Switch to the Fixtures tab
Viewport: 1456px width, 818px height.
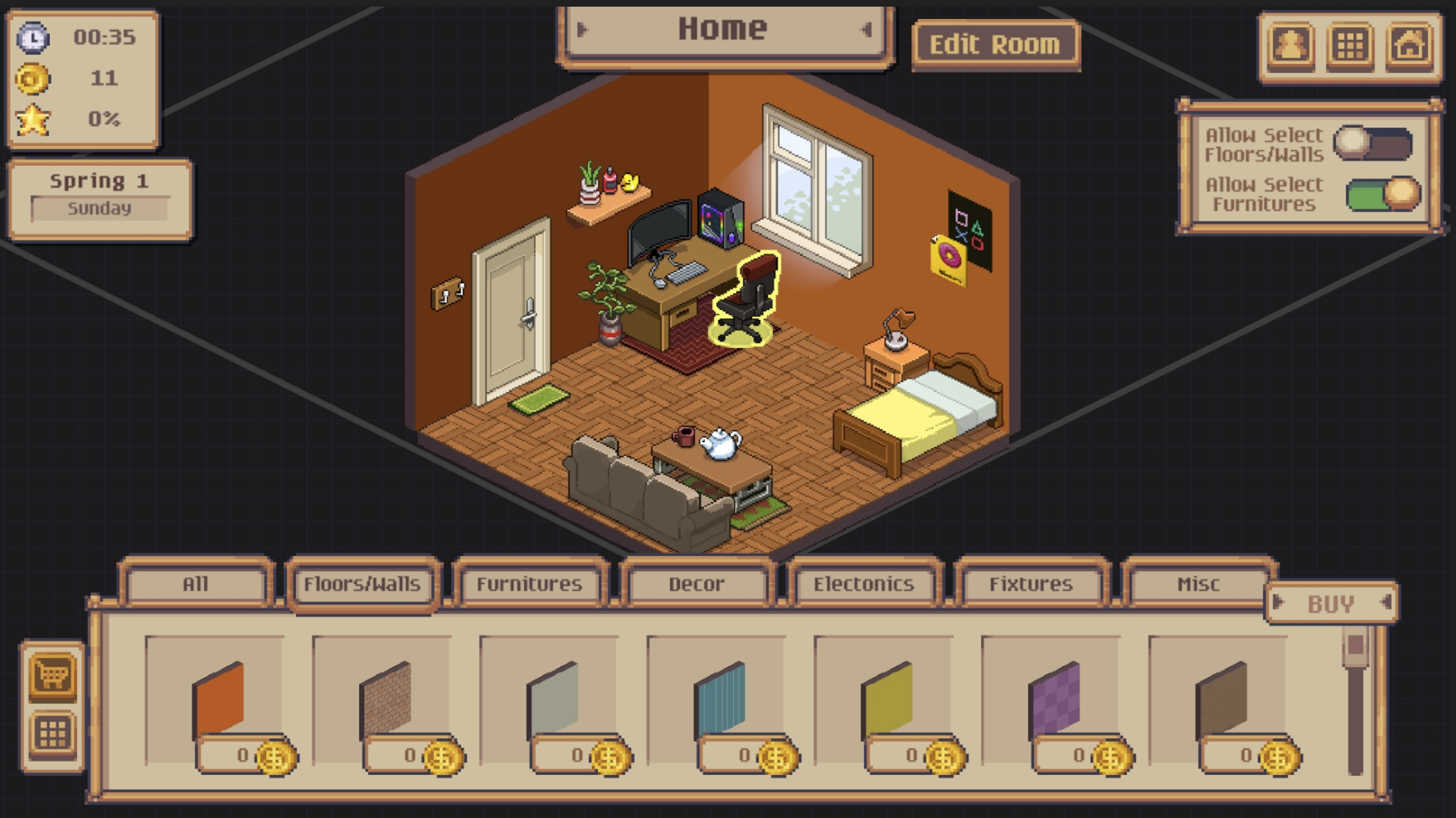[x=1031, y=584]
